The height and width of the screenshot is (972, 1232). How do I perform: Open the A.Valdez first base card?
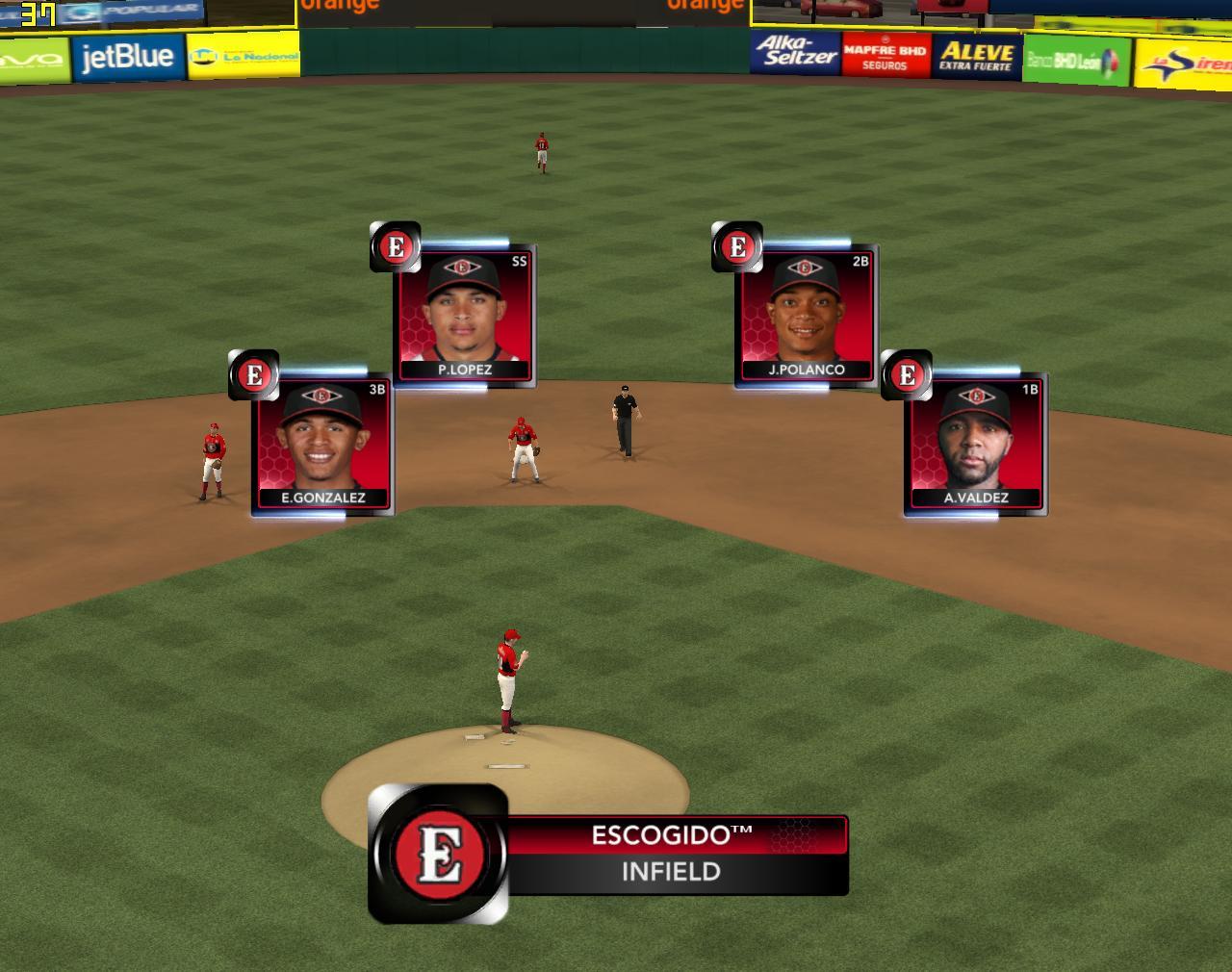(x=976, y=445)
